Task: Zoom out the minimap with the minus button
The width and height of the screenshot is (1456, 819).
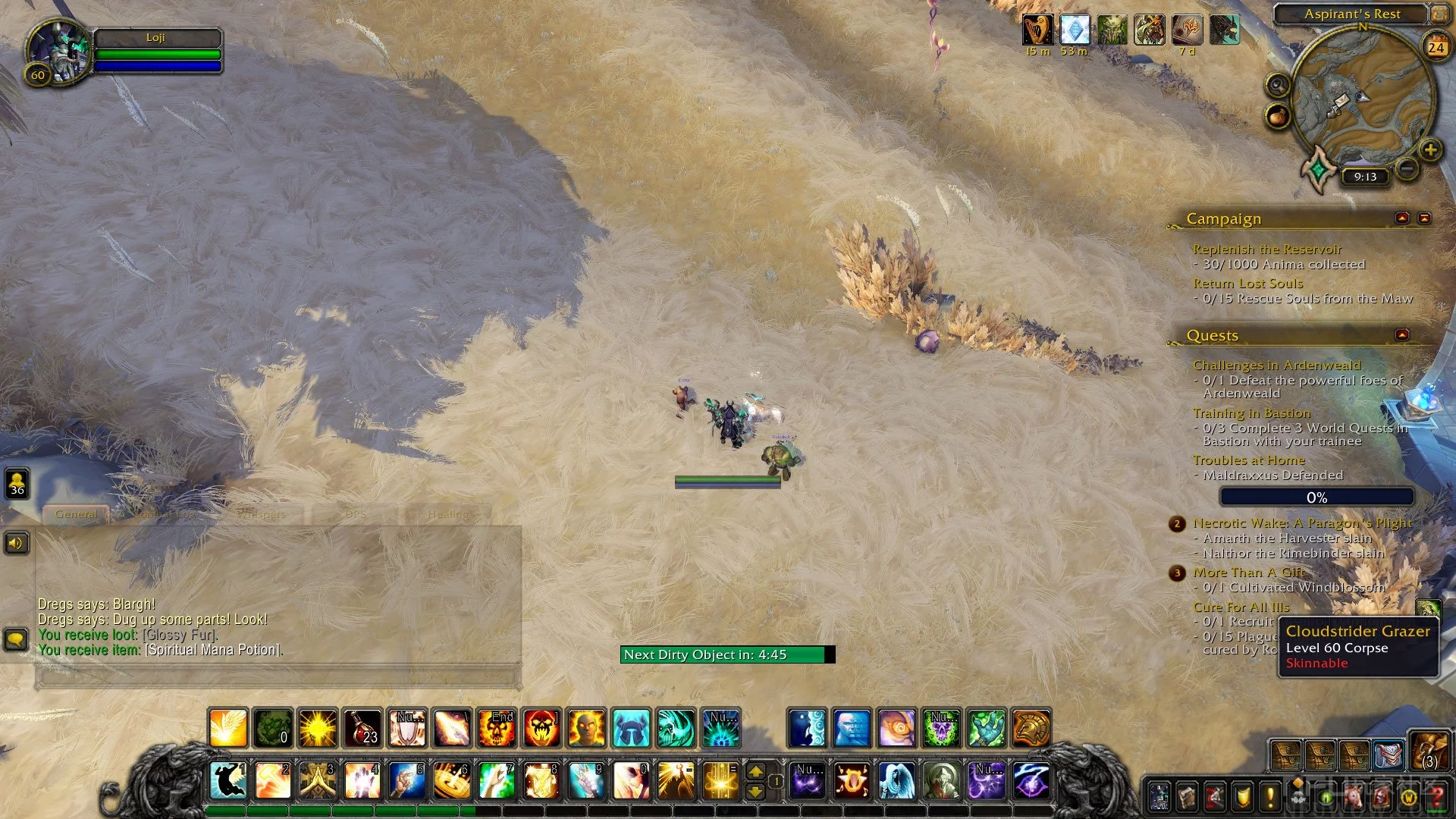Action: [x=1407, y=168]
